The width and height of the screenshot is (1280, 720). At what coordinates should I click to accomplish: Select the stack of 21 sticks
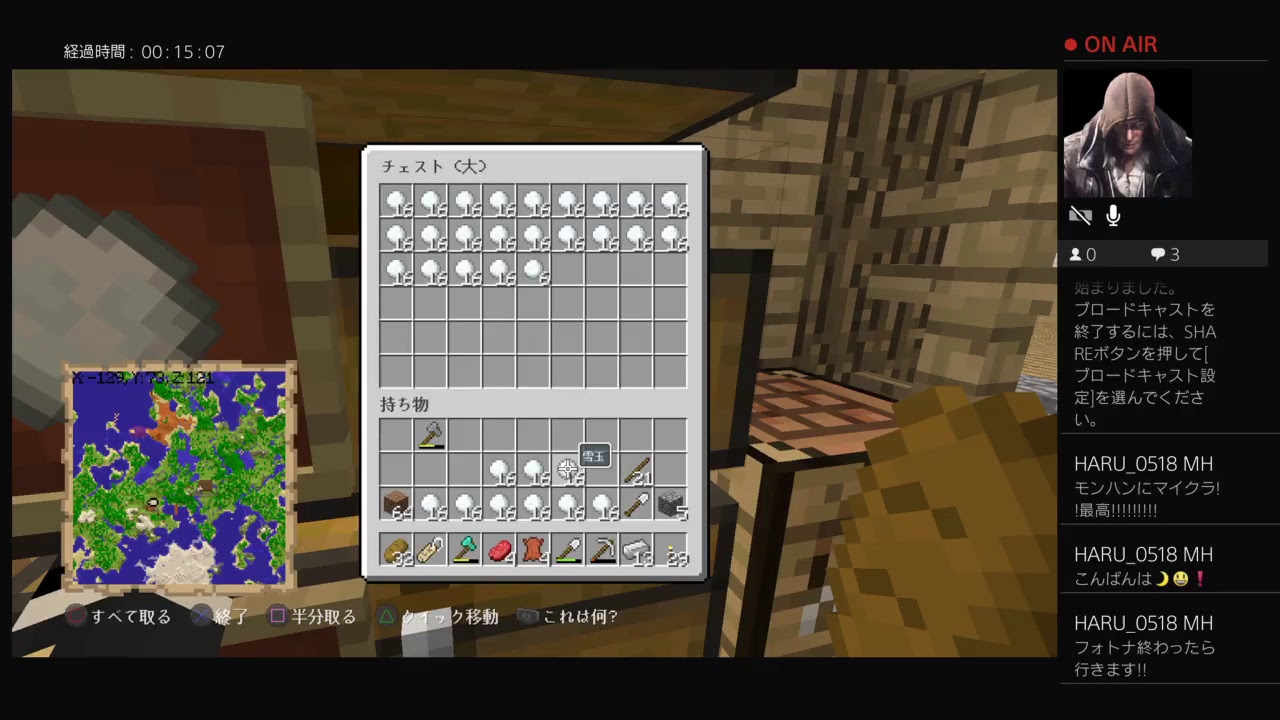pos(640,472)
